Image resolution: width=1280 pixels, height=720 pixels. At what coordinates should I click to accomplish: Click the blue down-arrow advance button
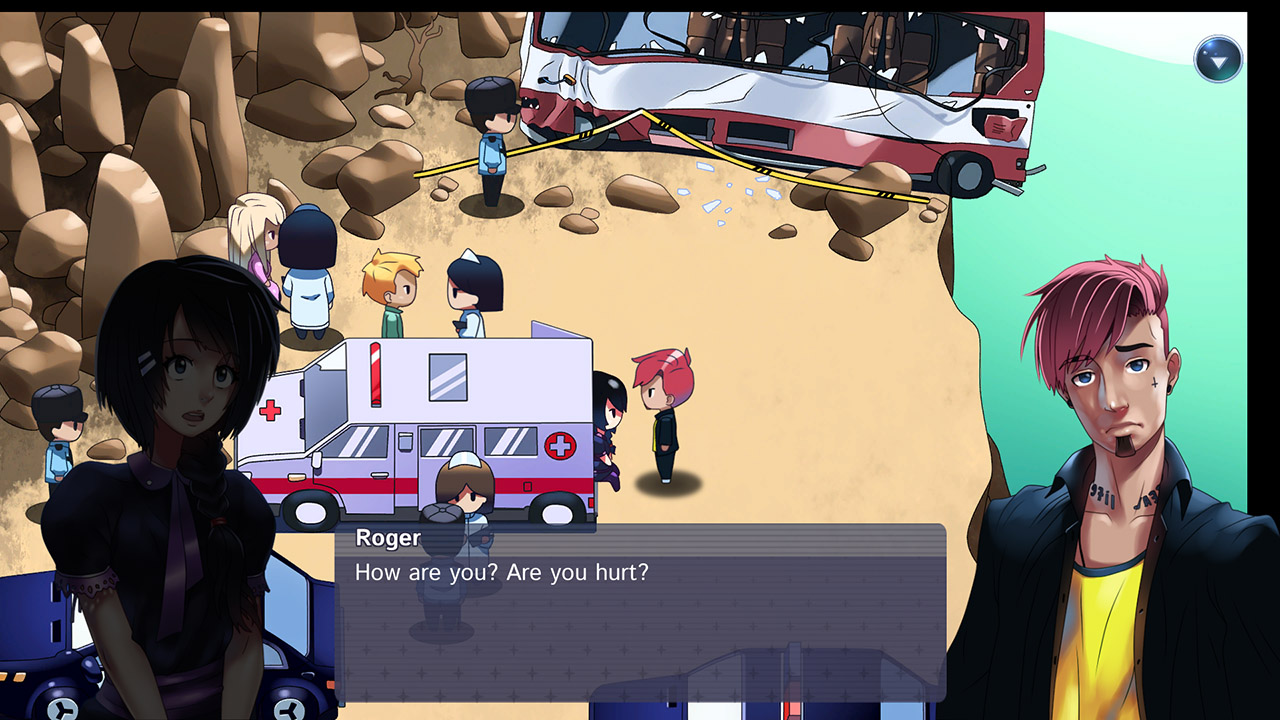(x=1218, y=58)
